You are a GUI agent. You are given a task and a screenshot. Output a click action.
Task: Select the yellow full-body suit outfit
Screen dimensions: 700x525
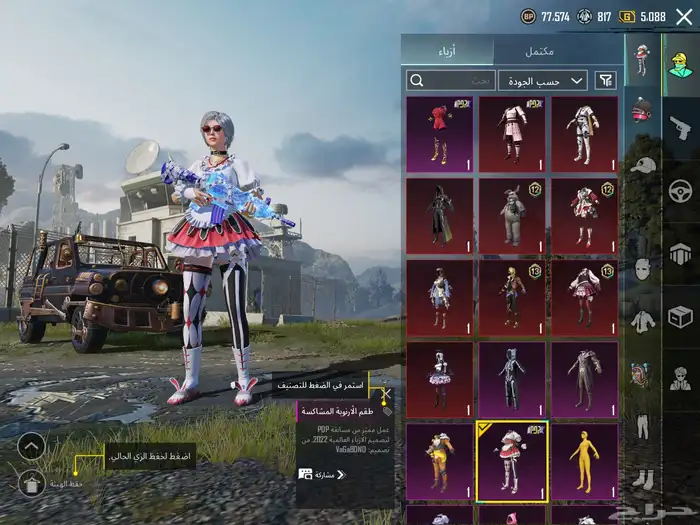coord(584,461)
